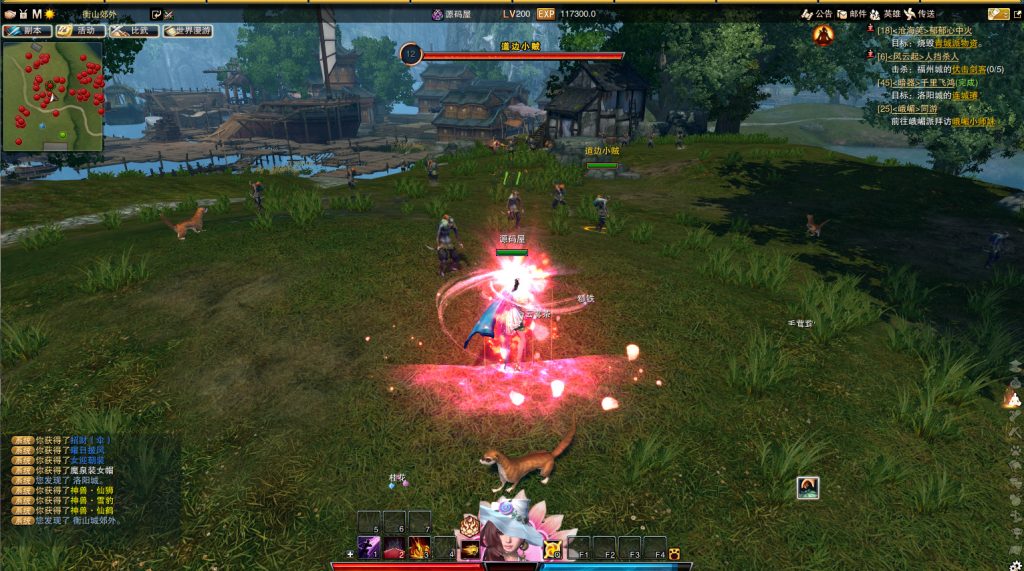The height and width of the screenshot is (571, 1024).
Task: Open the 传送 teleport menu
Action: tap(920, 14)
